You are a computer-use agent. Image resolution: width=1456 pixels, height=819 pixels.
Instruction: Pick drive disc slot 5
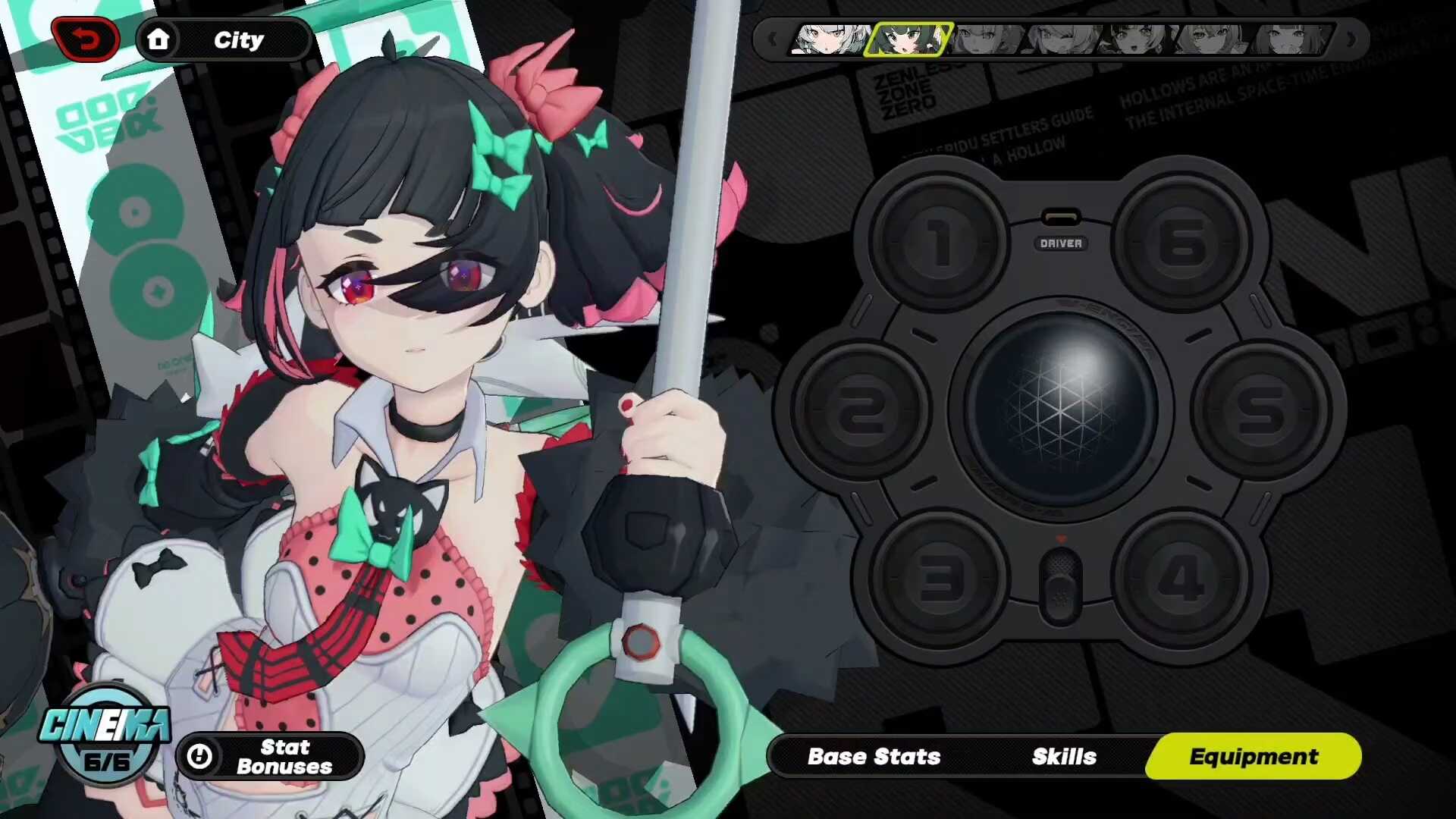1261,411
